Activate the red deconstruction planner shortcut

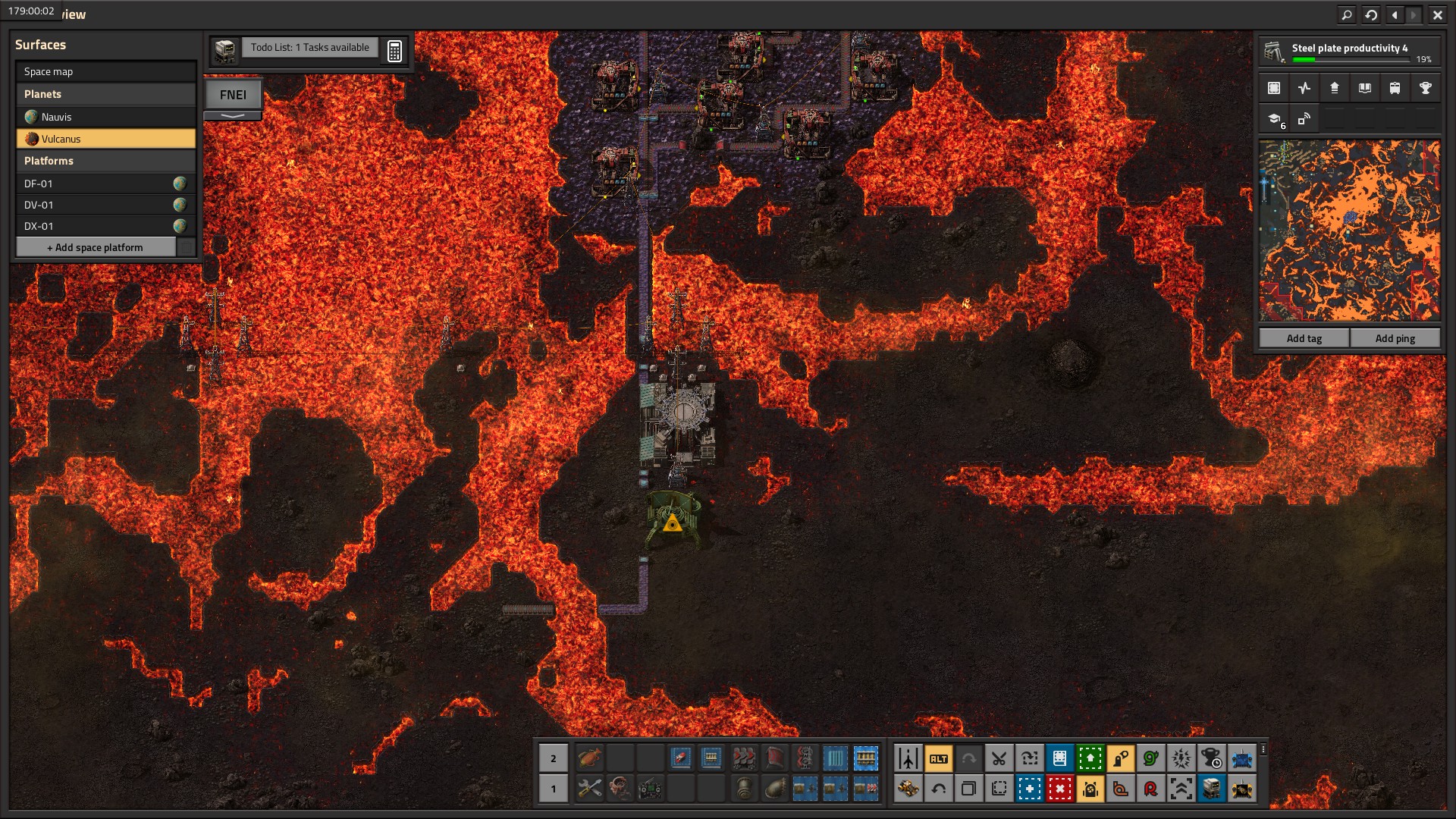[x=1059, y=789]
